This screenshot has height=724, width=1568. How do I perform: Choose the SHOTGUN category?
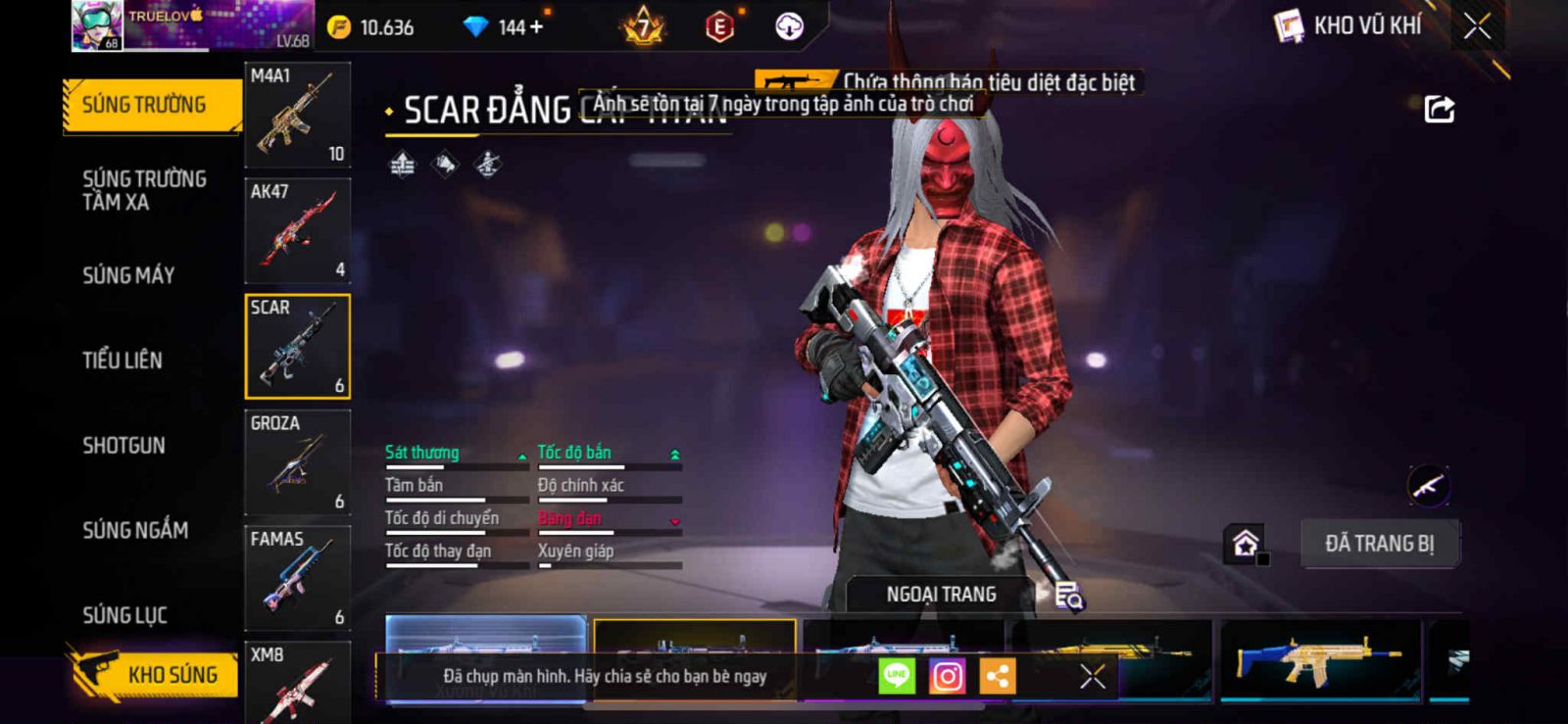(123, 446)
